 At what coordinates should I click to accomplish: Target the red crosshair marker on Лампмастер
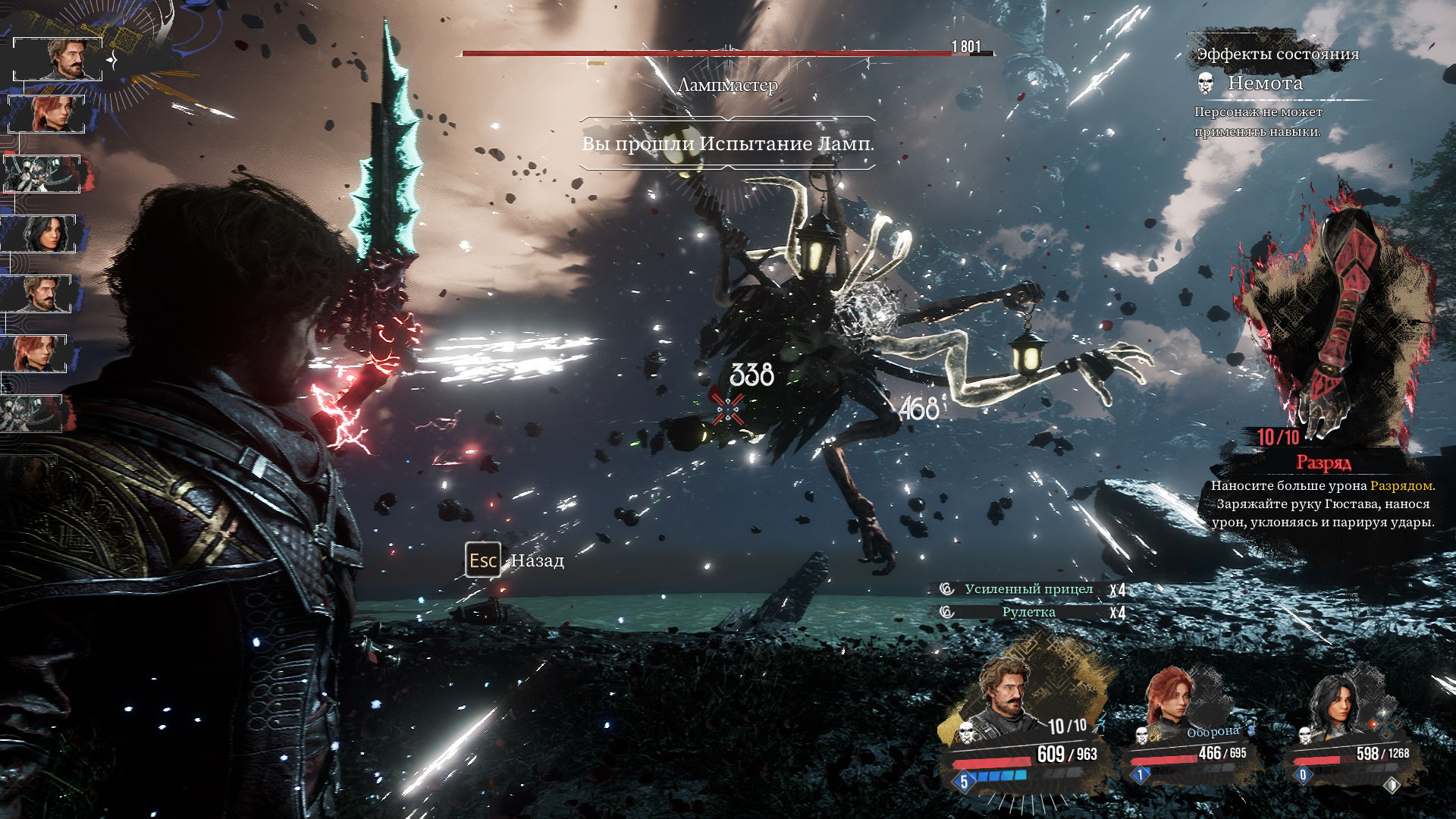[x=728, y=408]
